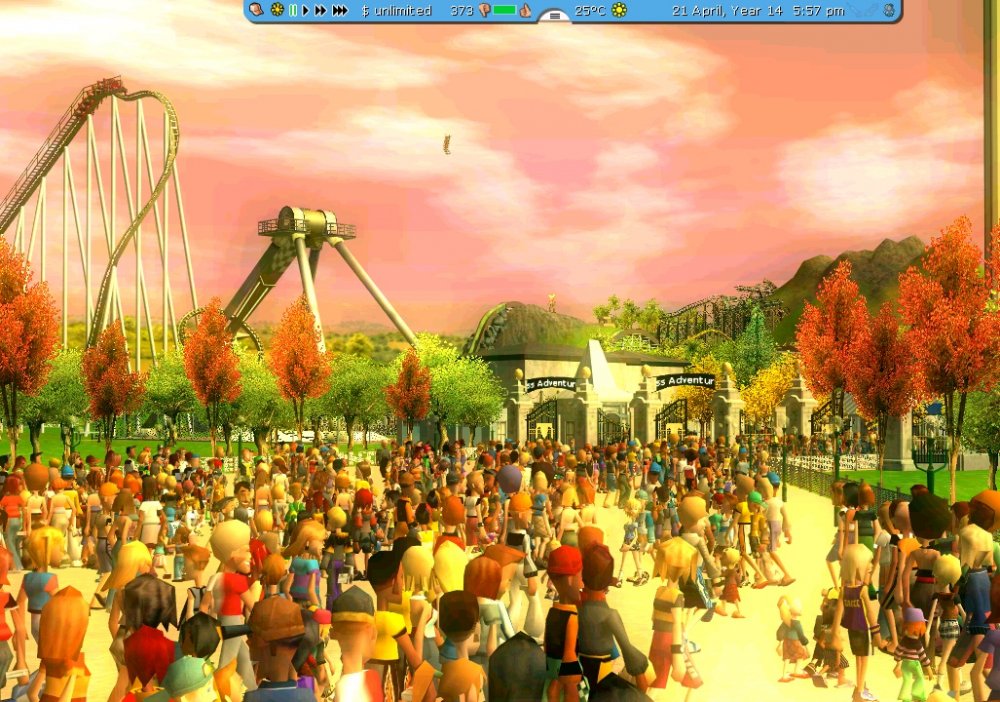Set game speed to normal play
Viewport: 1000px width, 702px height.
pos(306,10)
